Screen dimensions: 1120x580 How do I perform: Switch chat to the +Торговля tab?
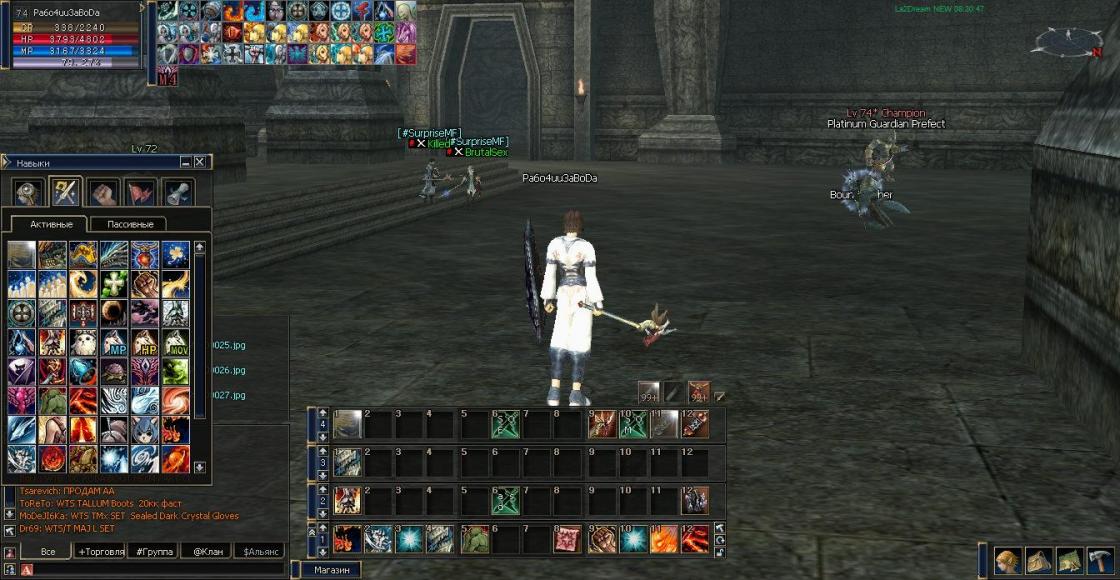[100, 551]
